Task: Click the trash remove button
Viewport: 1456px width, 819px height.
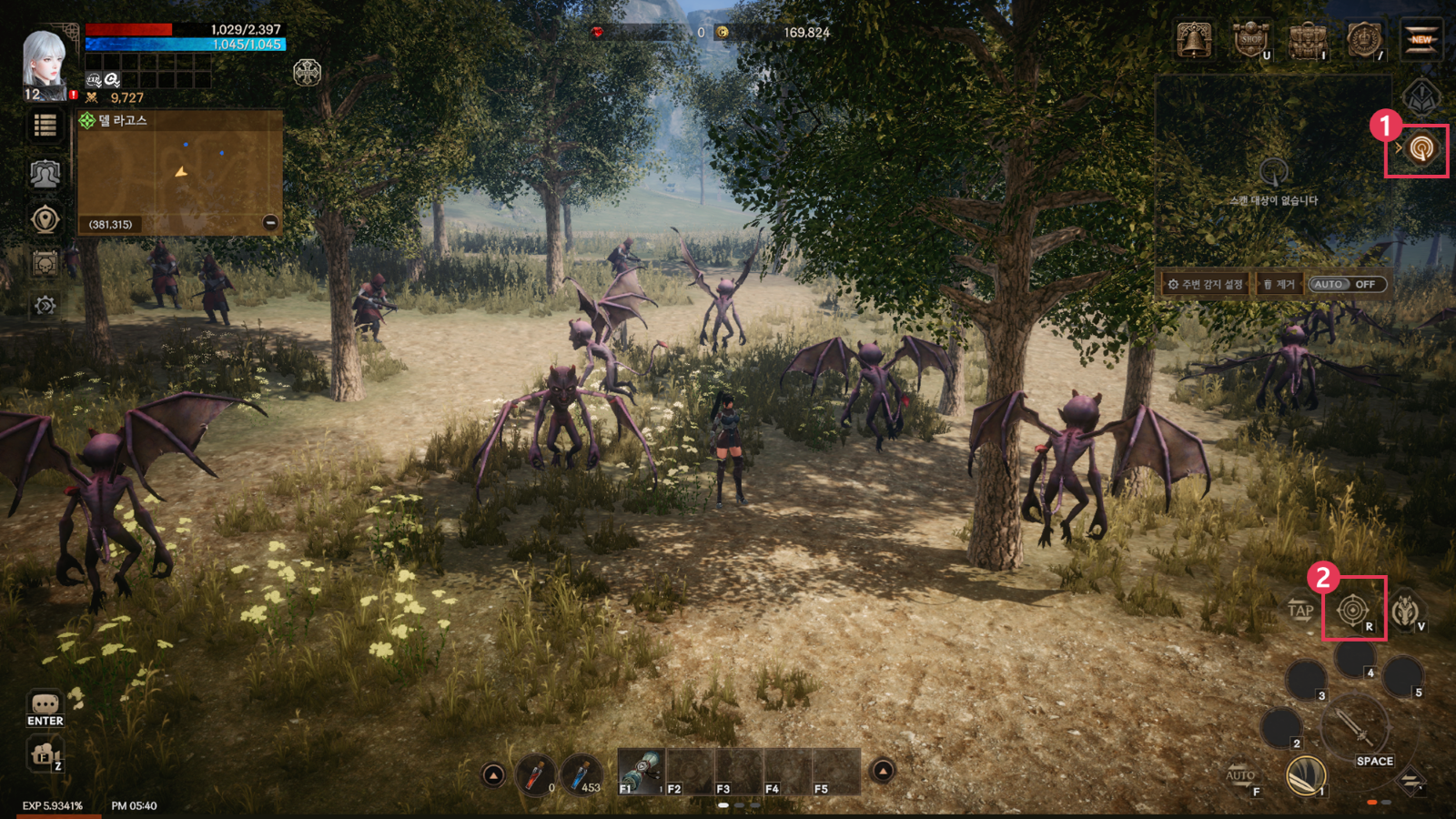Action: pyautogui.click(x=1279, y=285)
